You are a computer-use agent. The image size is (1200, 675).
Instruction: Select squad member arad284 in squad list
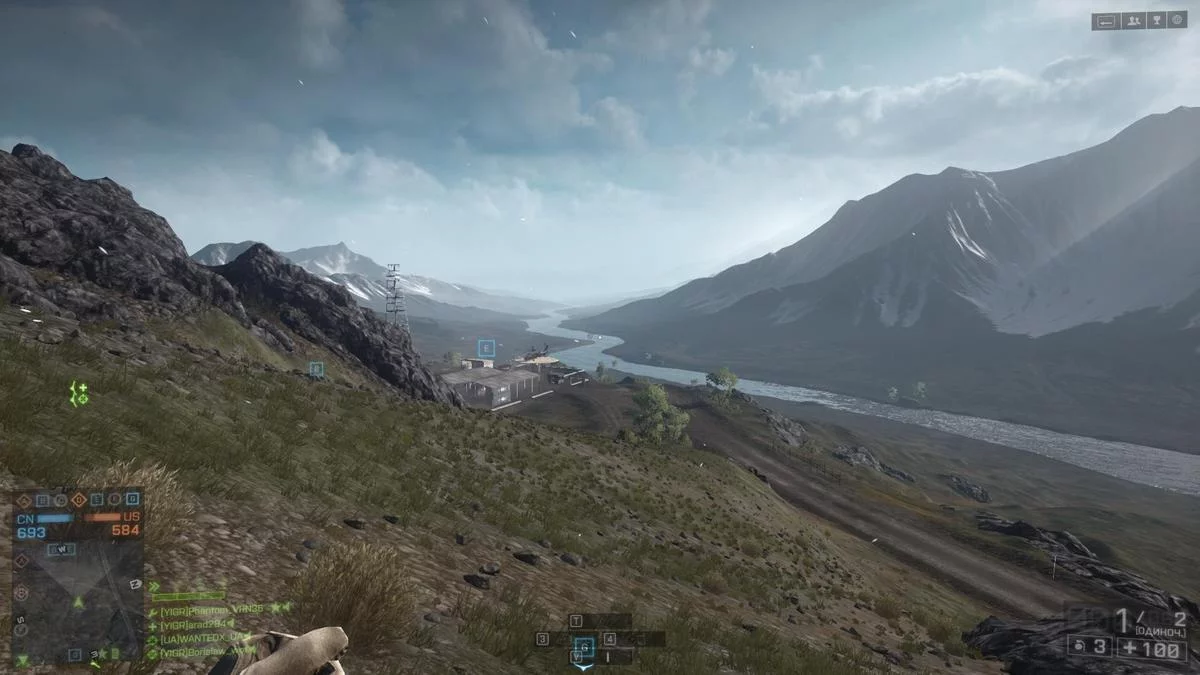[x=195, y=623]
